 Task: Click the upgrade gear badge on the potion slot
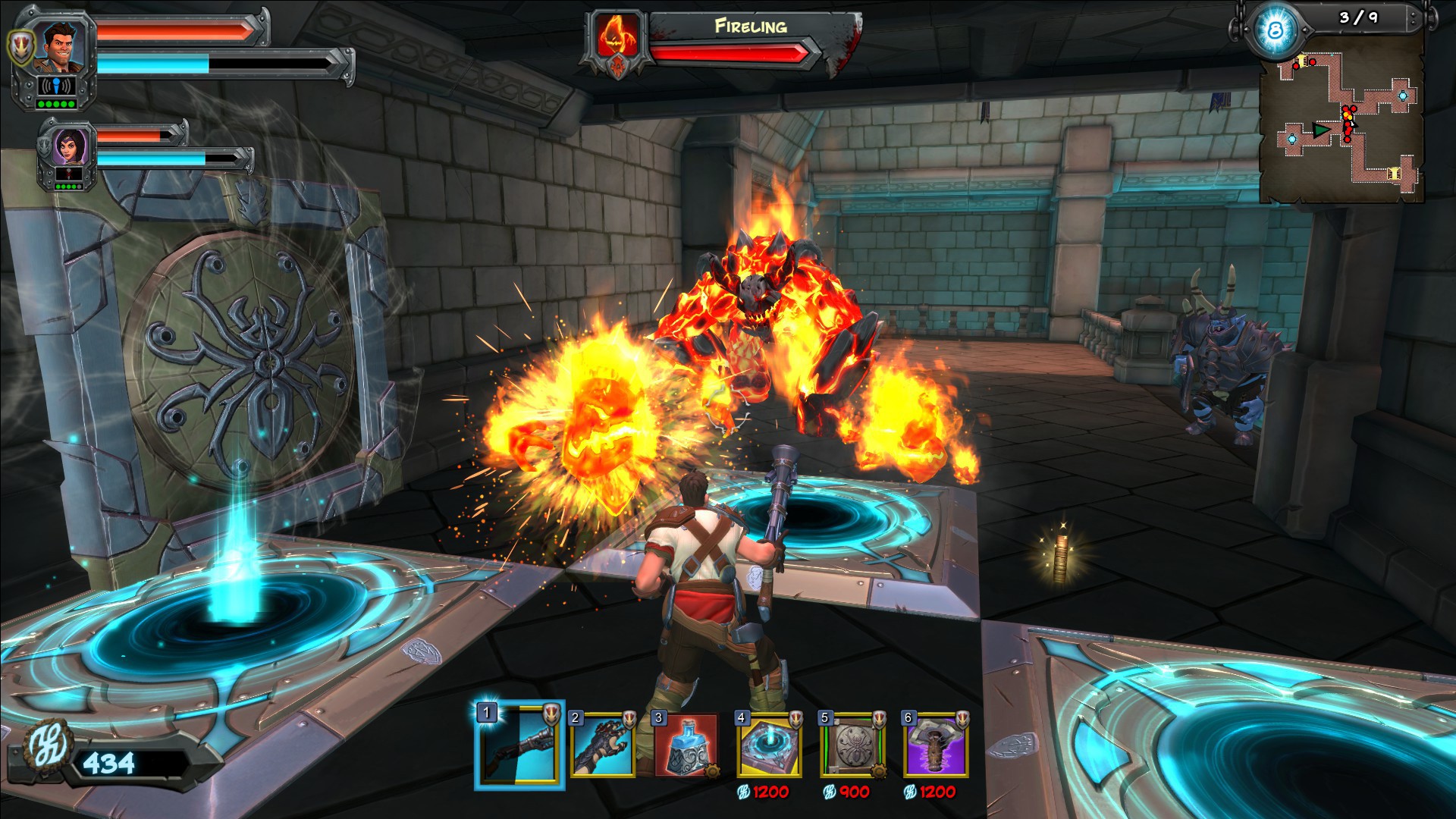pos(711,772)
